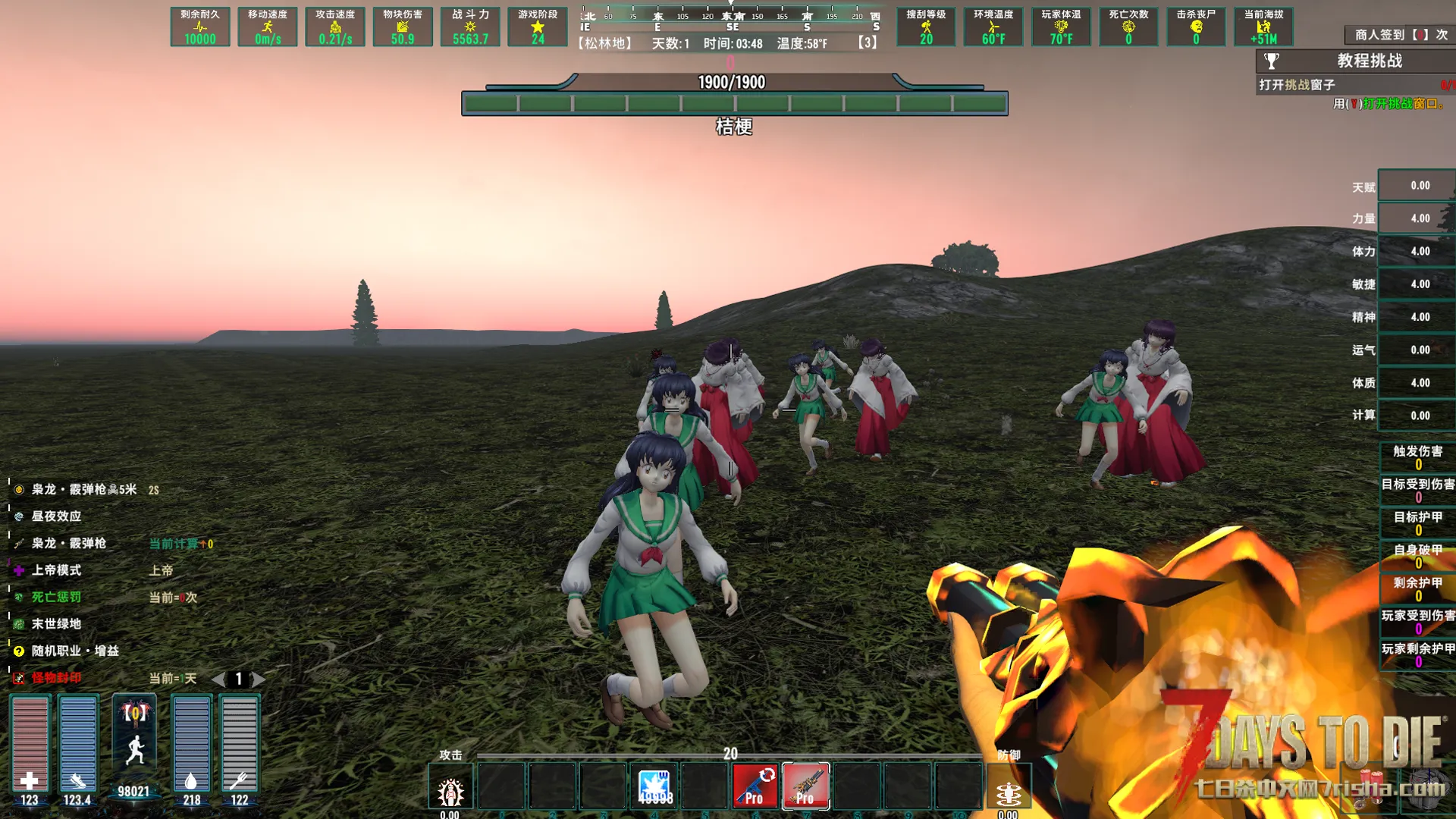Screen dimensions: 1456x819
Task: Click the 防御 defense stat icon
Action: 1008,792
